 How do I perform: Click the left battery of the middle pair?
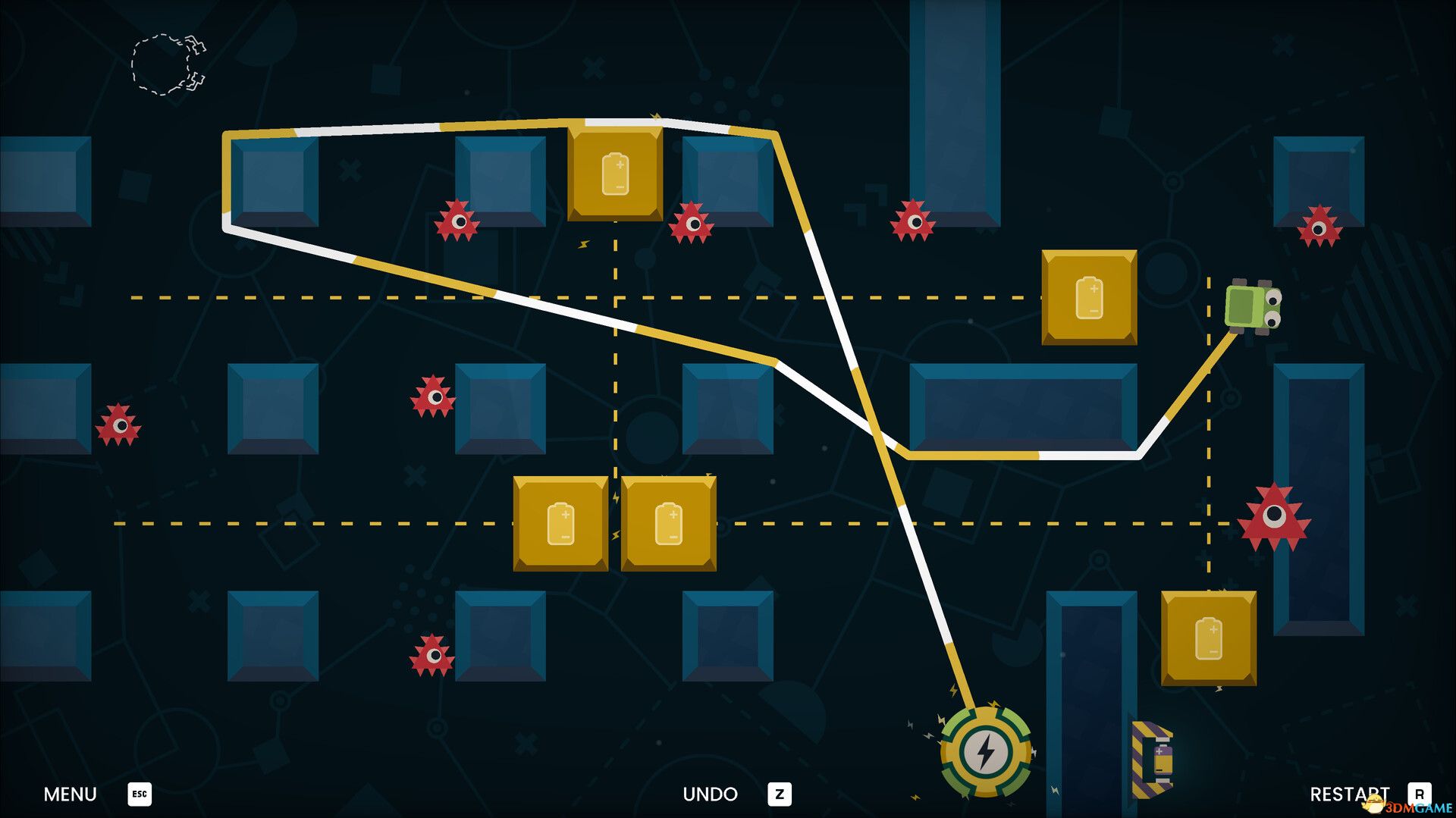tap(561, 525)
